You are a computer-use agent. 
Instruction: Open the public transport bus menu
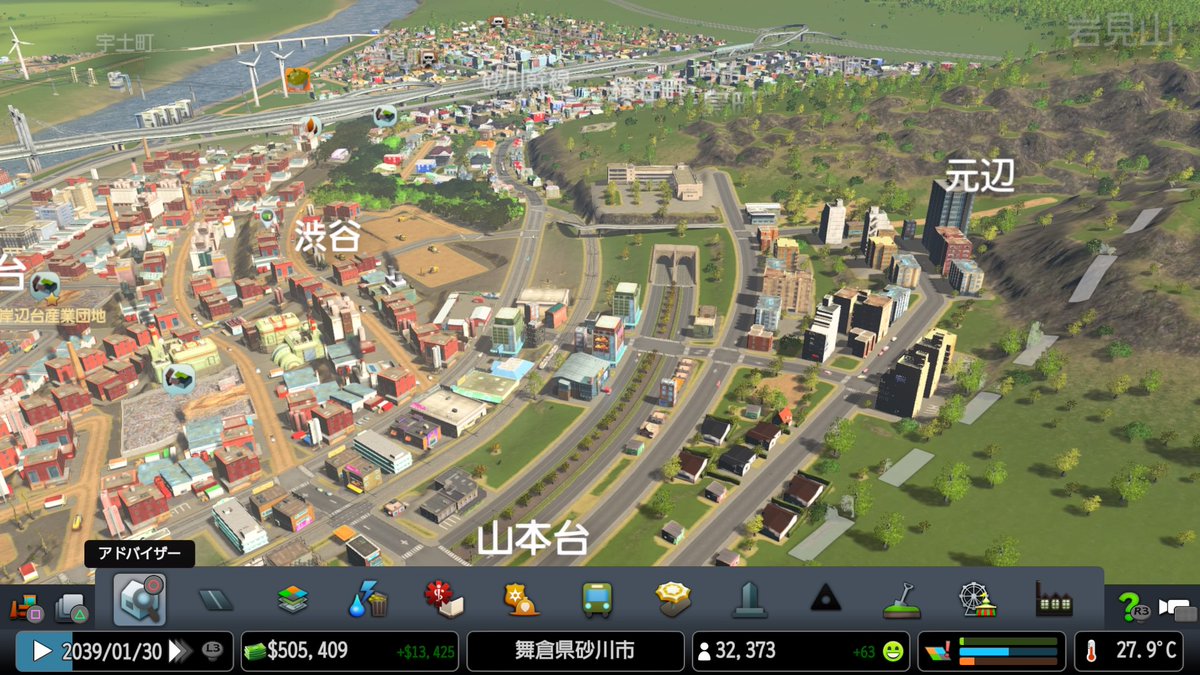click(597, 600)
